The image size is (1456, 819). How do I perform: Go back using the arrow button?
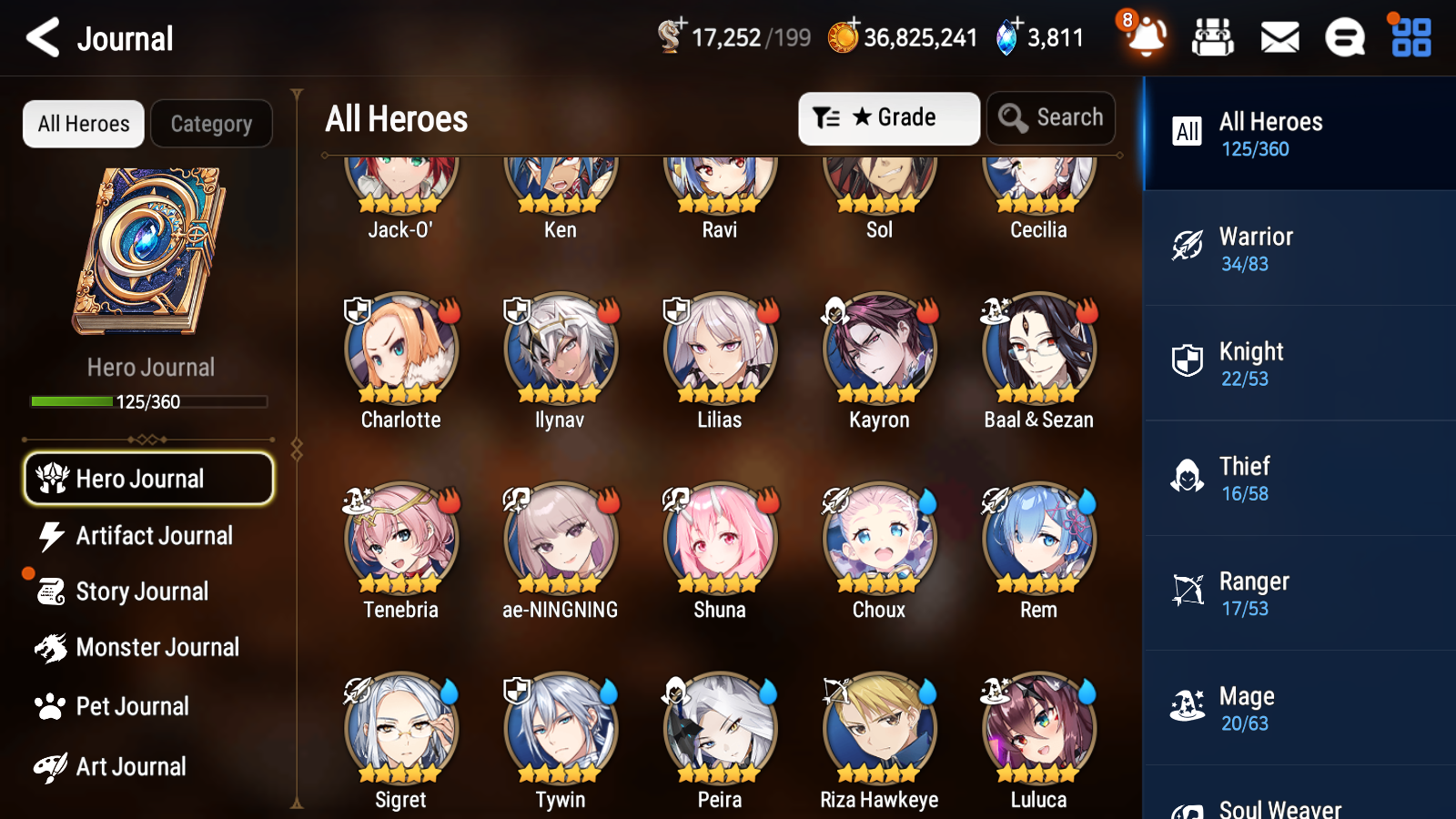[x=39, y=37]
